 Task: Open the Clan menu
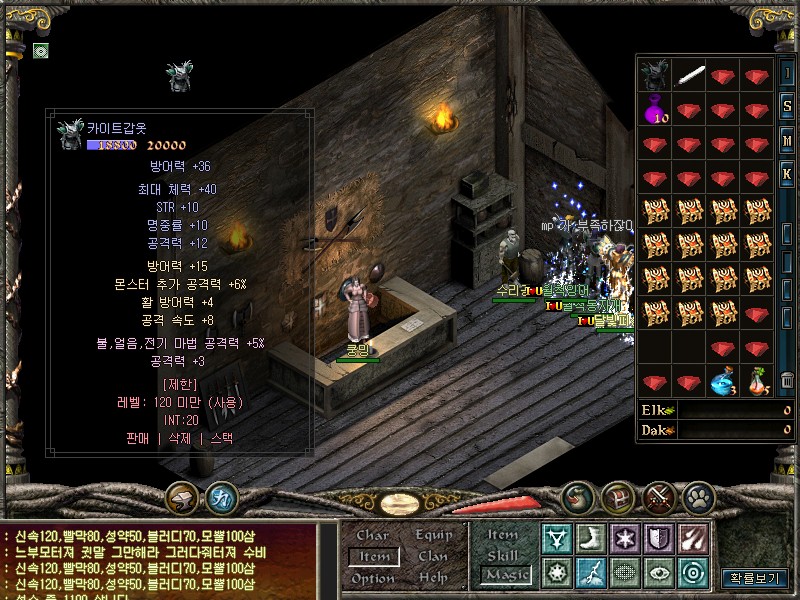click(433, 556)
